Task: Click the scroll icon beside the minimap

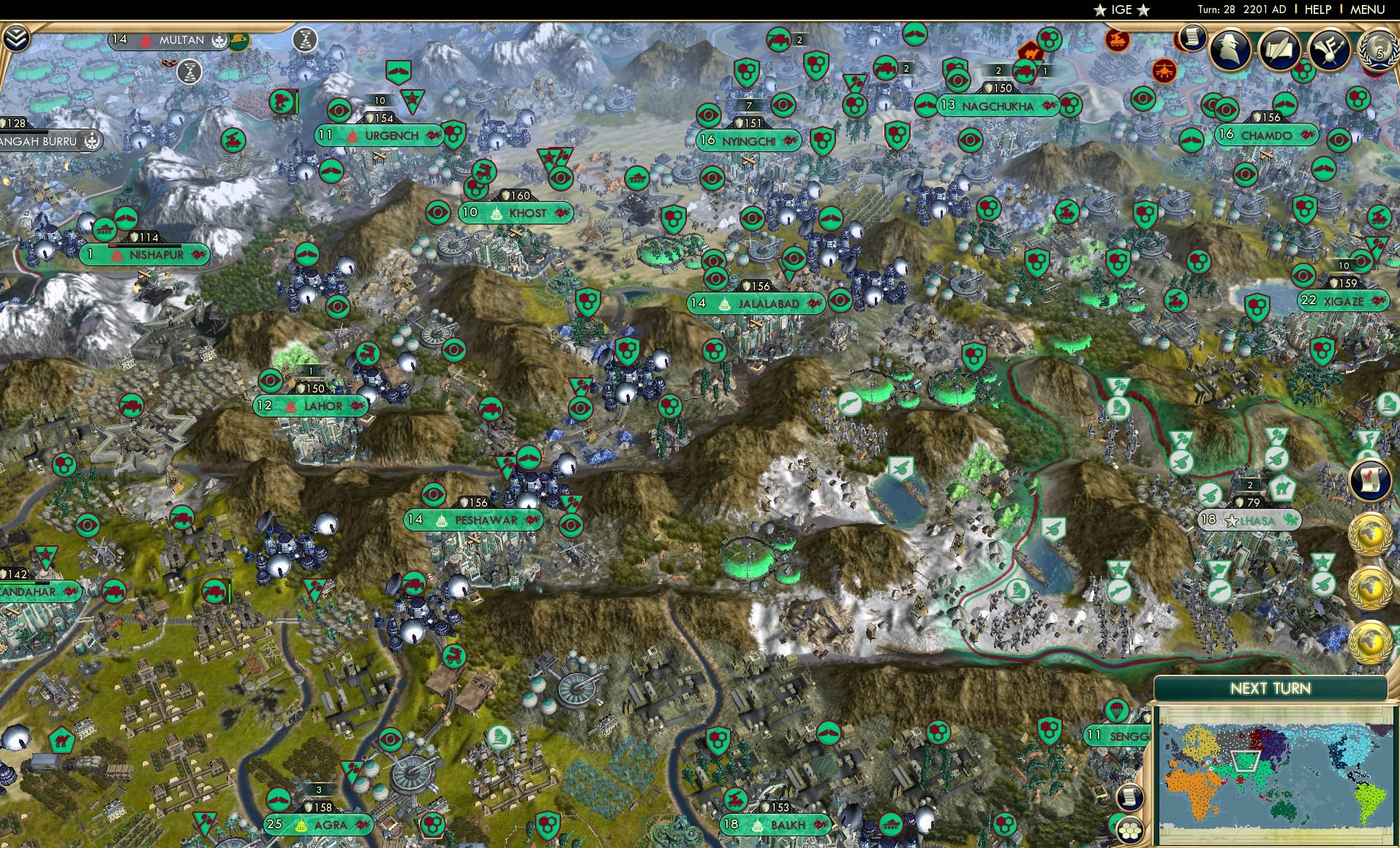Action: click(x=1129, y=798)
